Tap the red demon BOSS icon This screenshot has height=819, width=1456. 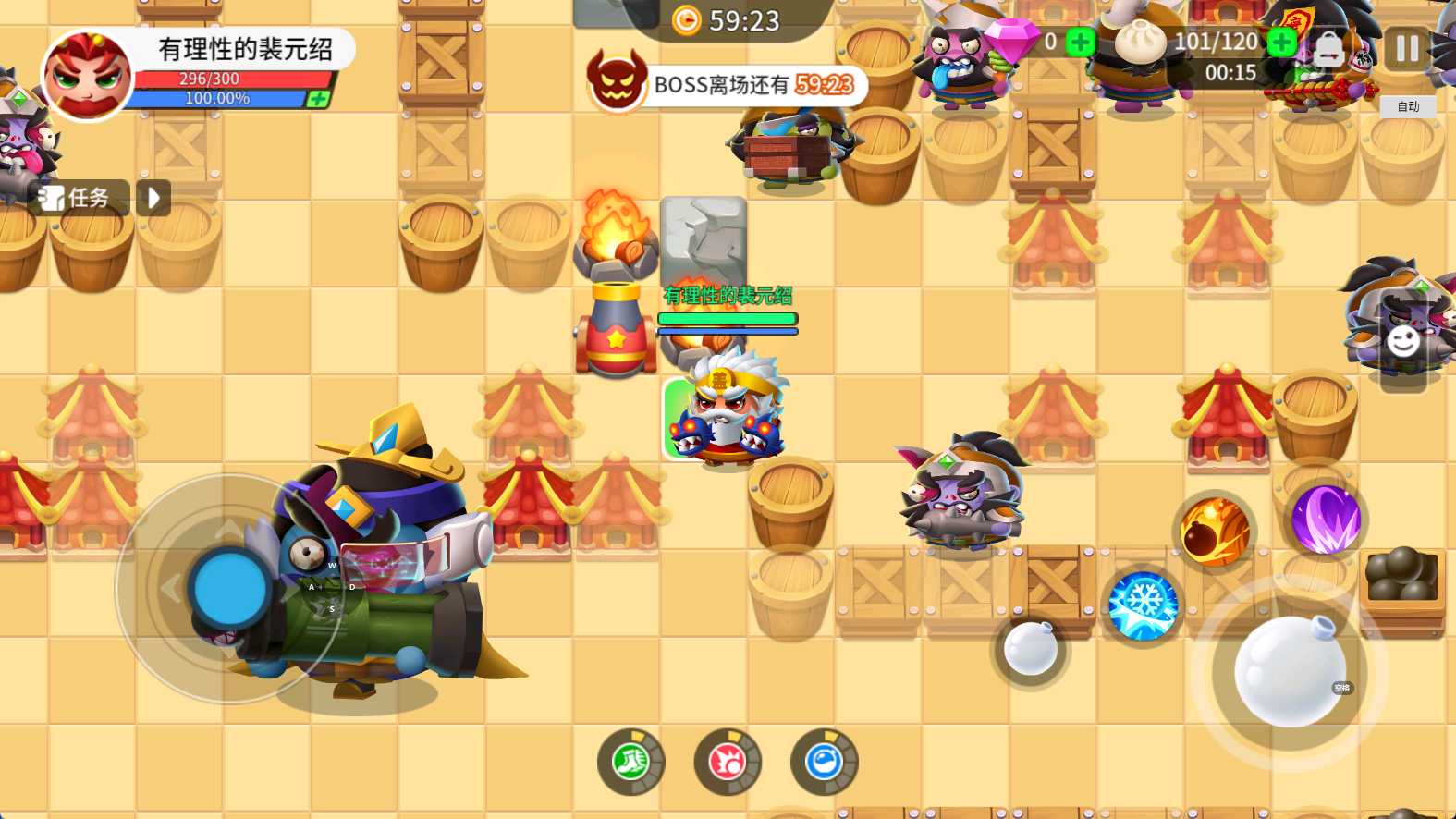click(617, 83)
